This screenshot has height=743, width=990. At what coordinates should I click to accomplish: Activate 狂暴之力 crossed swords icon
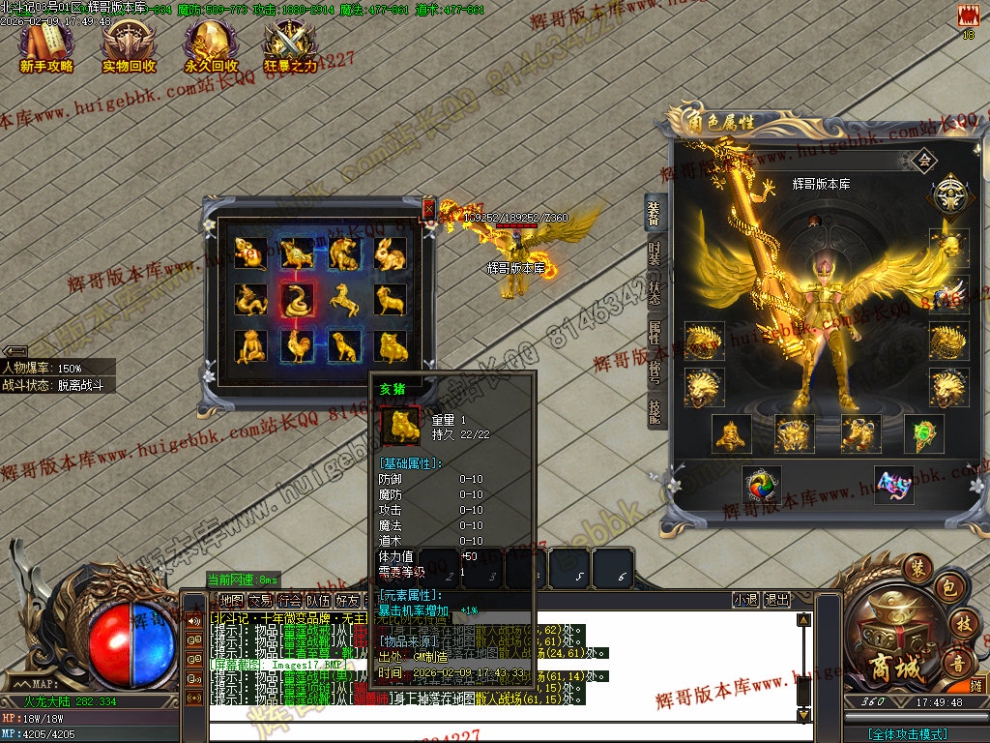[290, 47]
